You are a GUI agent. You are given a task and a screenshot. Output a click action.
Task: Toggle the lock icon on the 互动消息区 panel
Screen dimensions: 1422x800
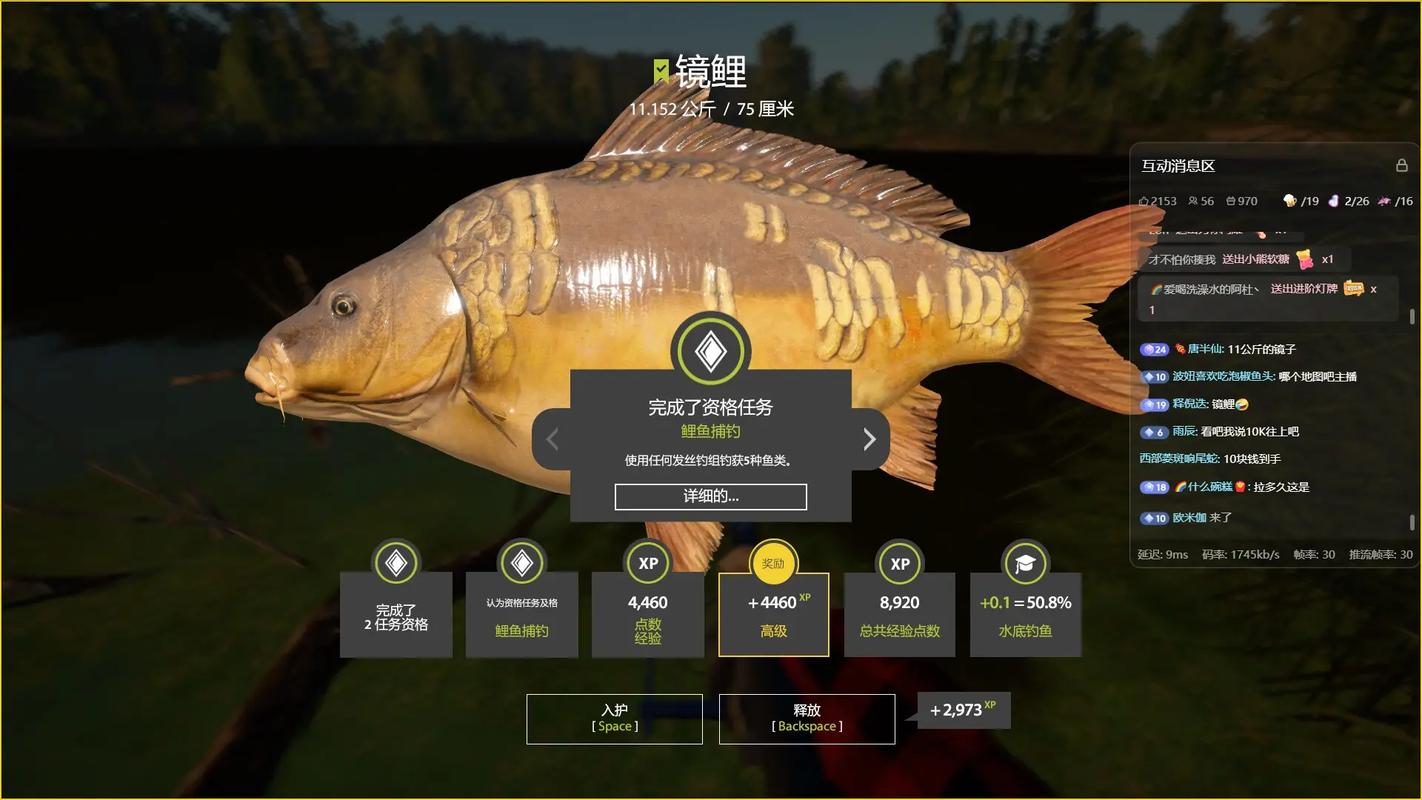1401,165
